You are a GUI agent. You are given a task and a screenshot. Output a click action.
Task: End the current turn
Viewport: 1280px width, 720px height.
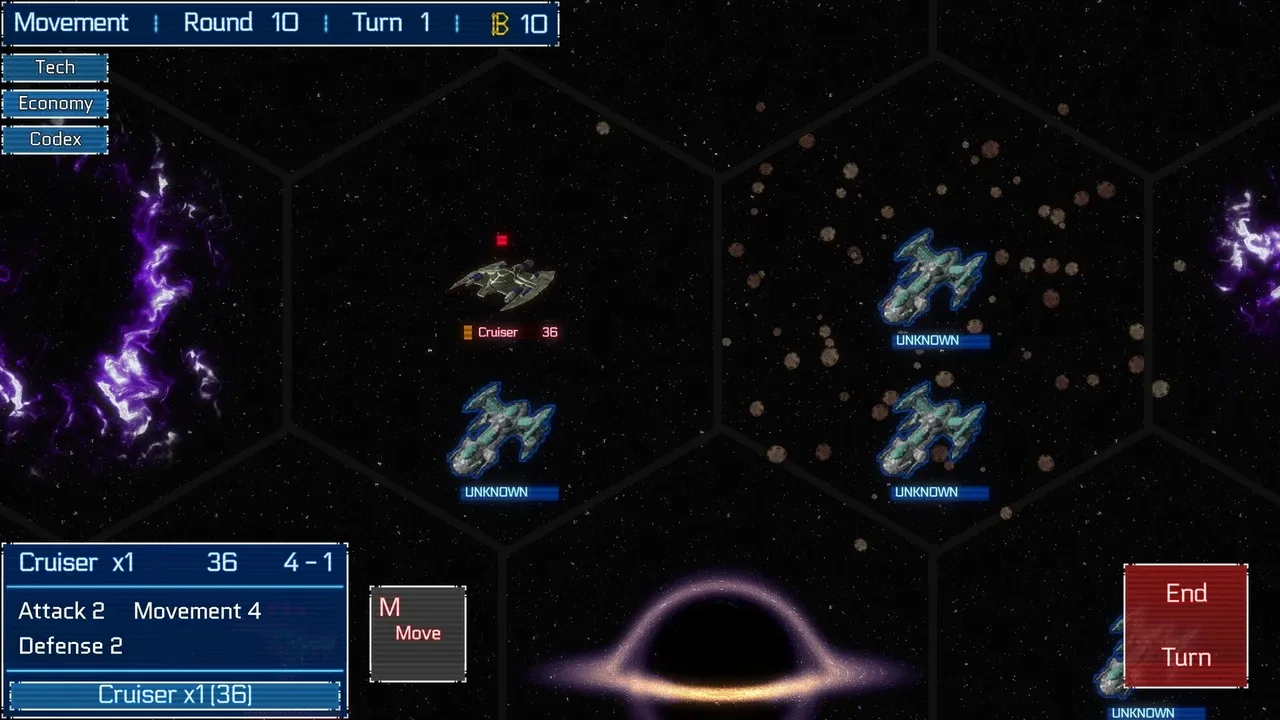(1186, 626)
